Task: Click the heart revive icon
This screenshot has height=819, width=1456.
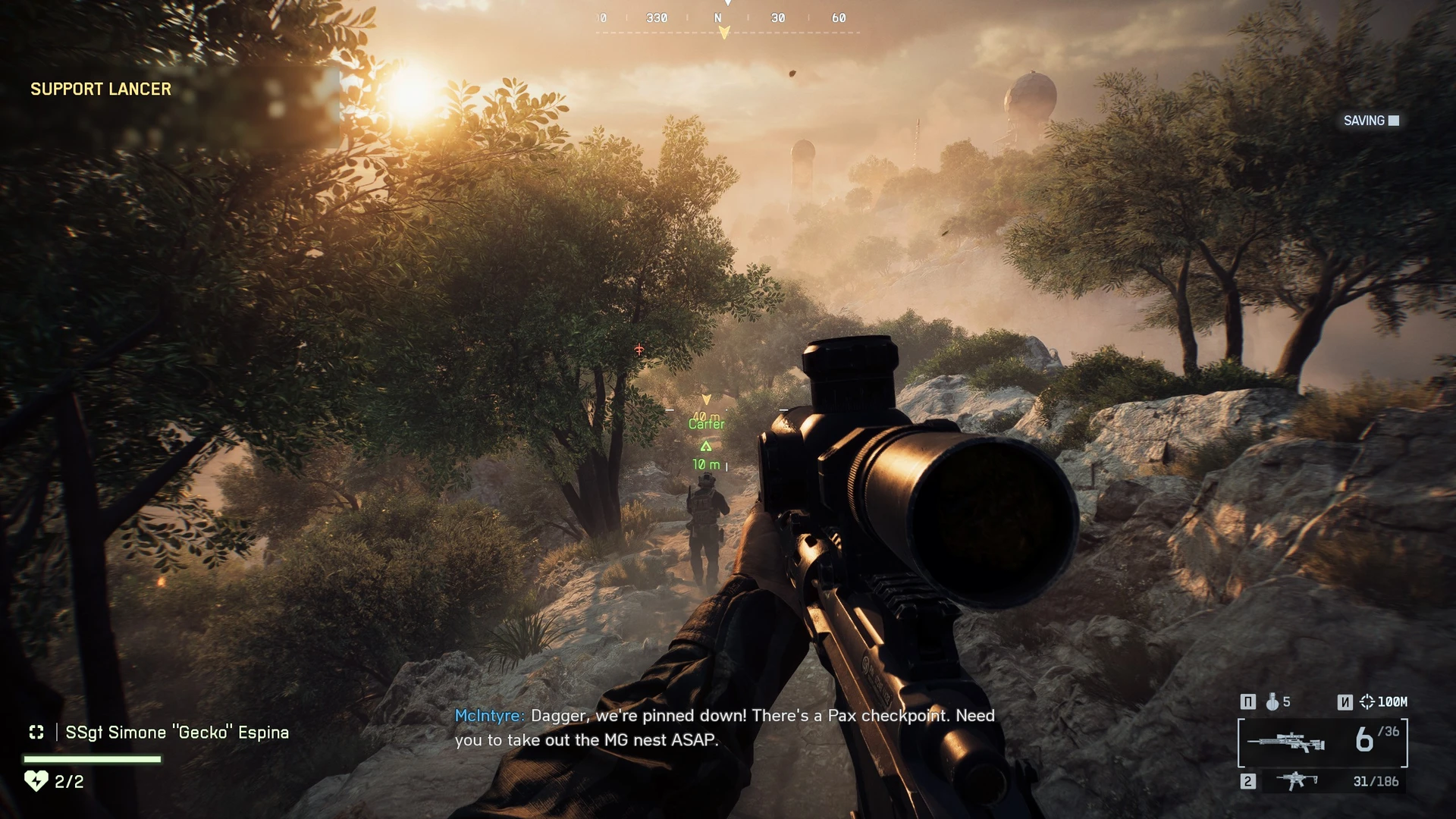Action: (x=36, y=781)
